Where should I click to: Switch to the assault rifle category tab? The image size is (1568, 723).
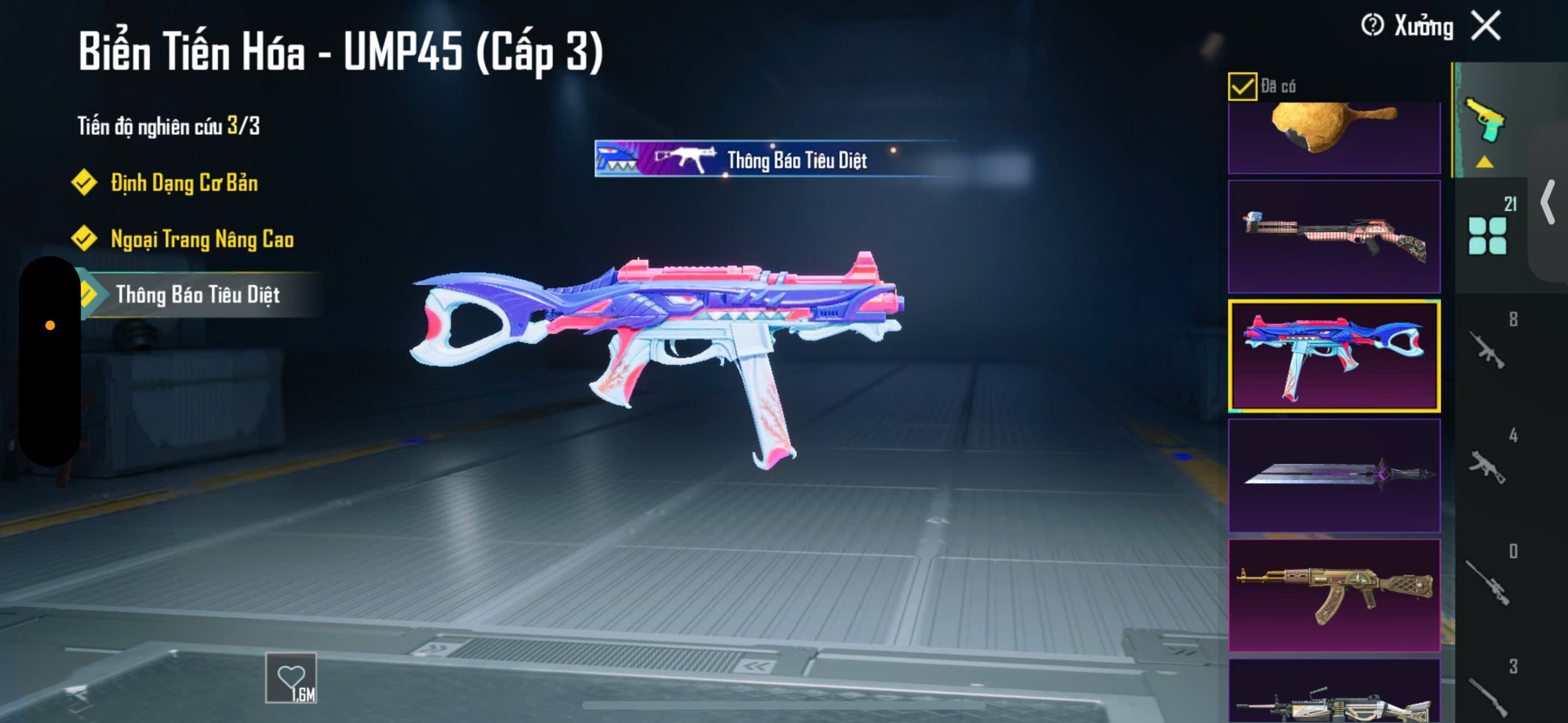[1487, 350]
